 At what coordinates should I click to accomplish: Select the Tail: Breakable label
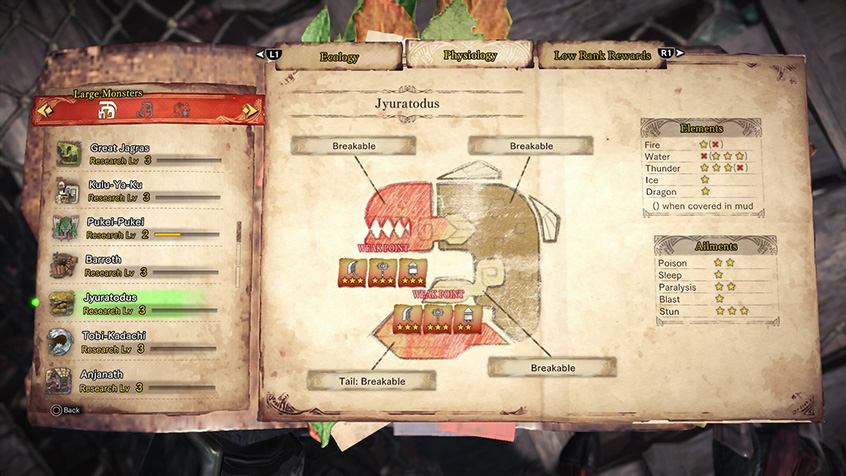[x=371, y=381]
